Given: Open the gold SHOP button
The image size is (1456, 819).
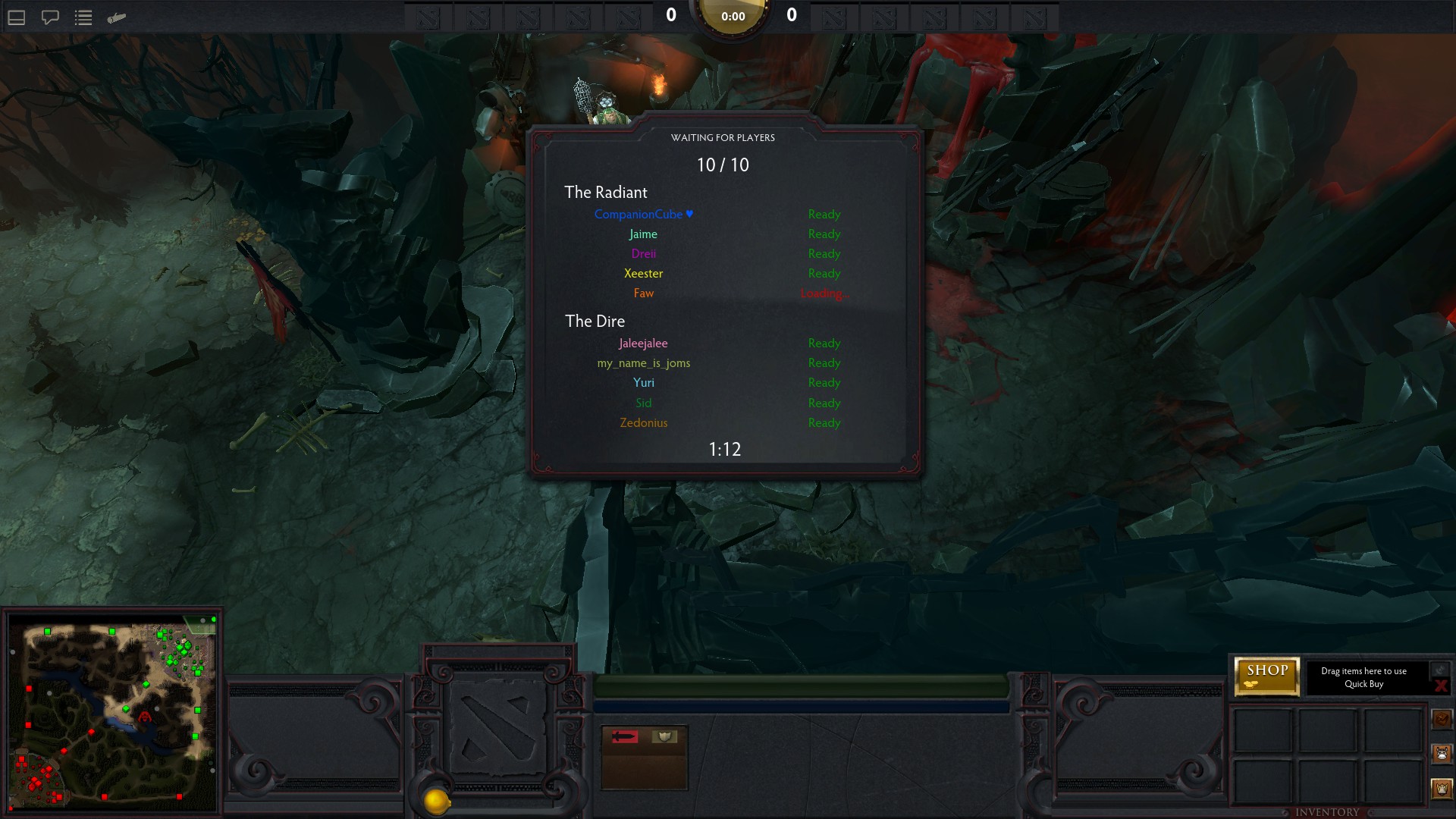Looking at the screenshot, I should point(1266,675).
